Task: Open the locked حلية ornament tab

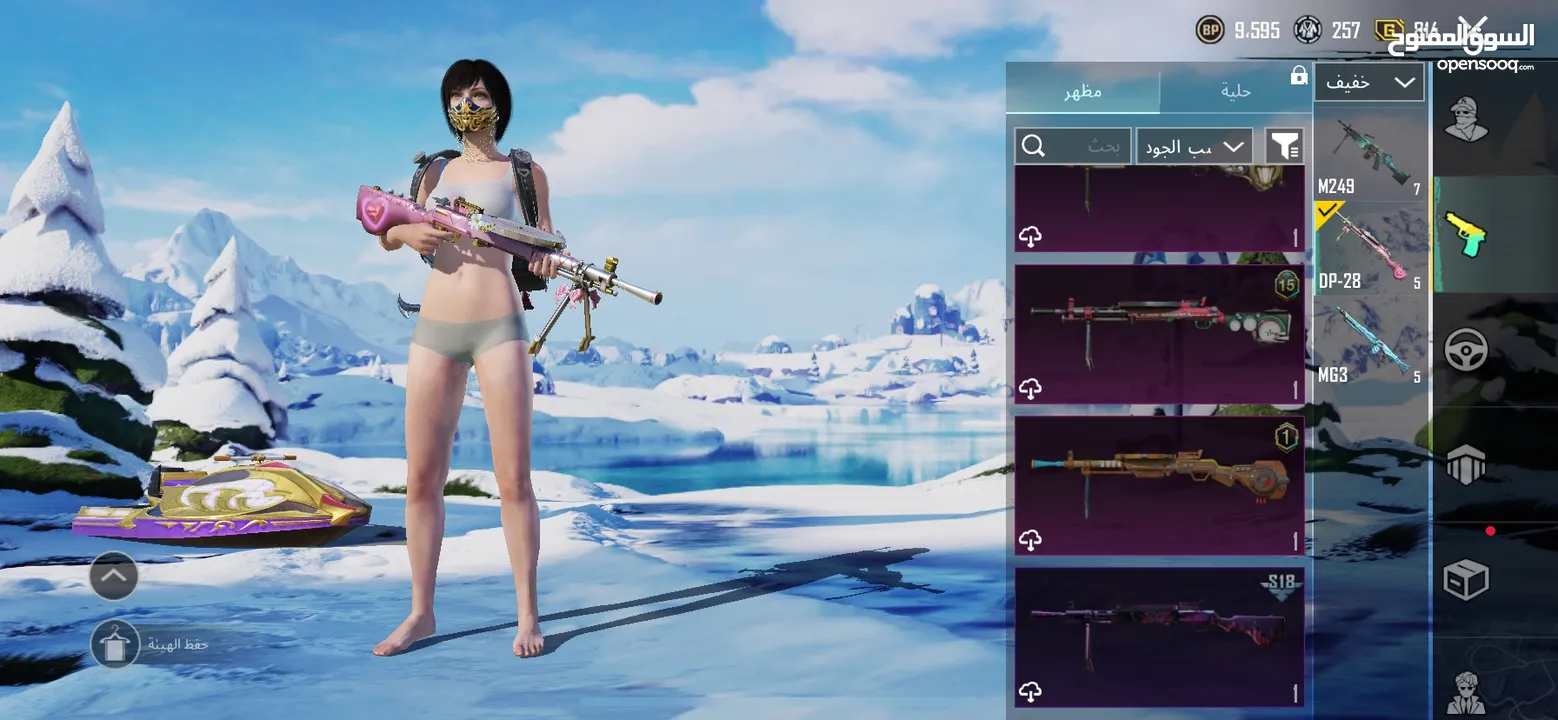Action: coord(1236,91)
